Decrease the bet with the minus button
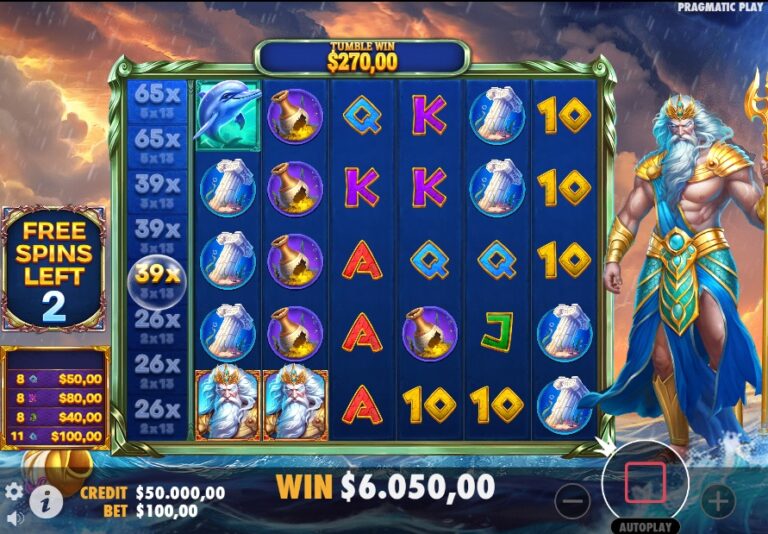This screenshot has height=534, width=768. (x=572, y=500)
